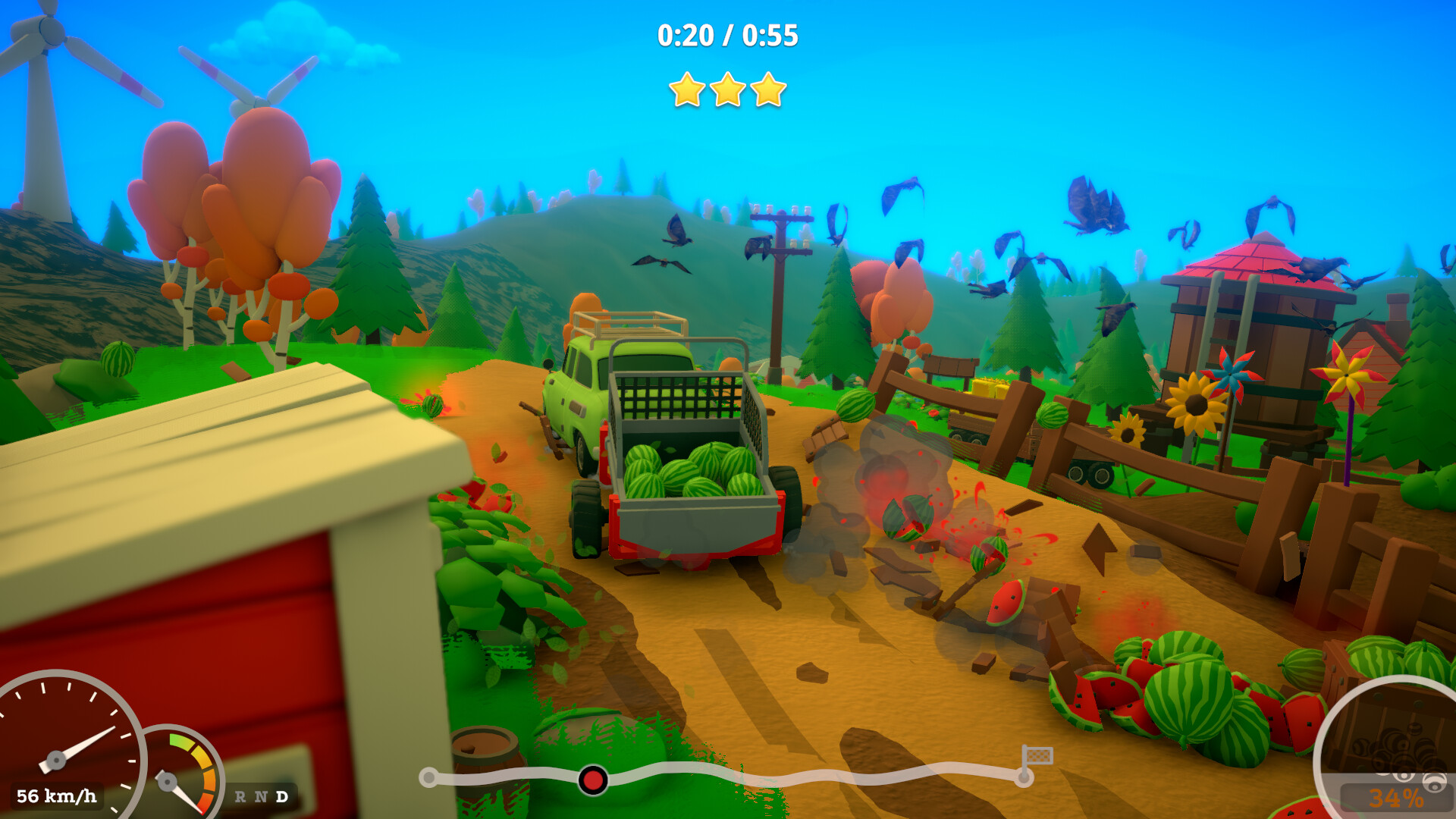
Task: Switch to the R reverse gear
Action: point(240,796)
